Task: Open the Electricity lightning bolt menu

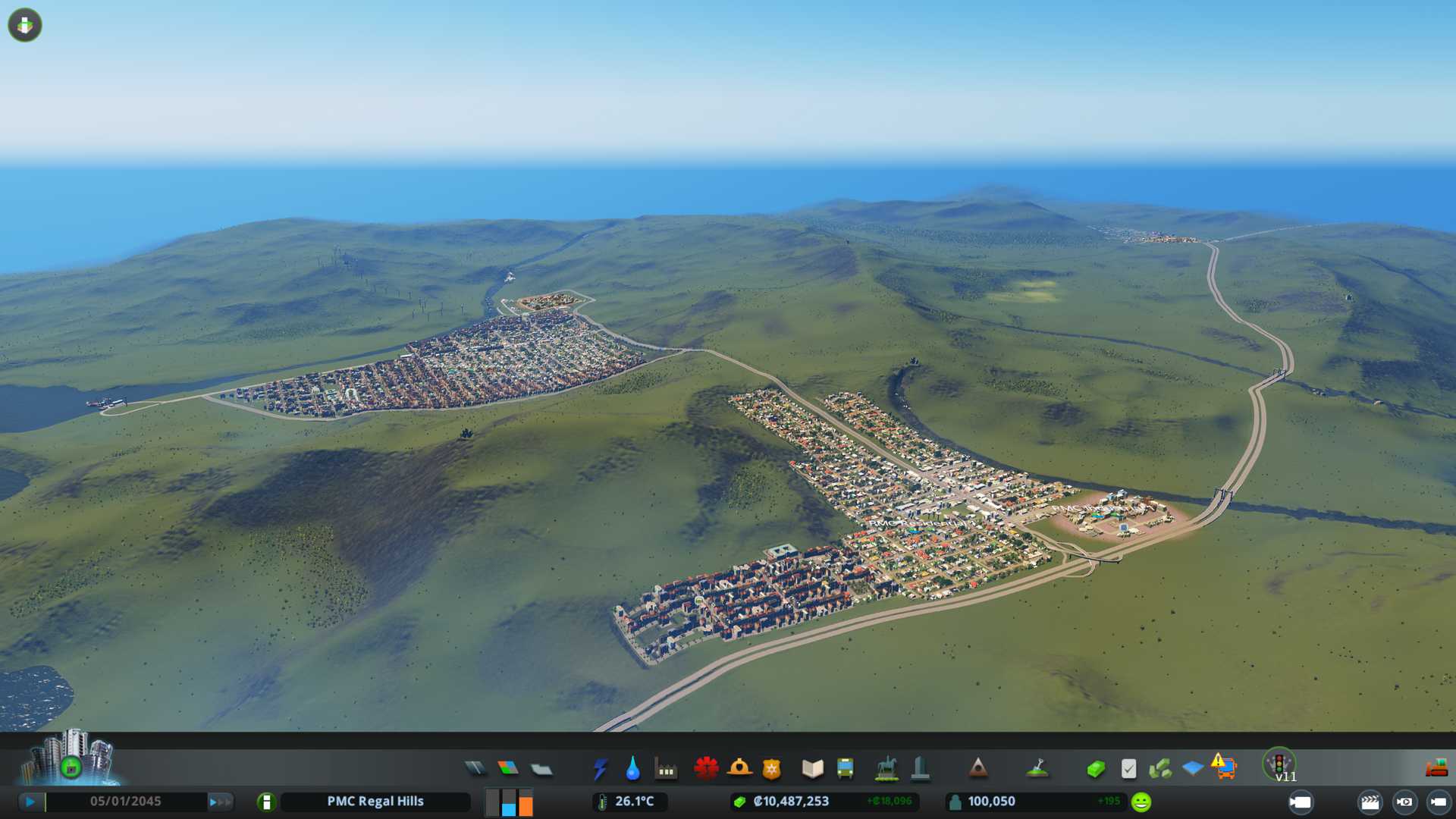Action: pos(601,769)
